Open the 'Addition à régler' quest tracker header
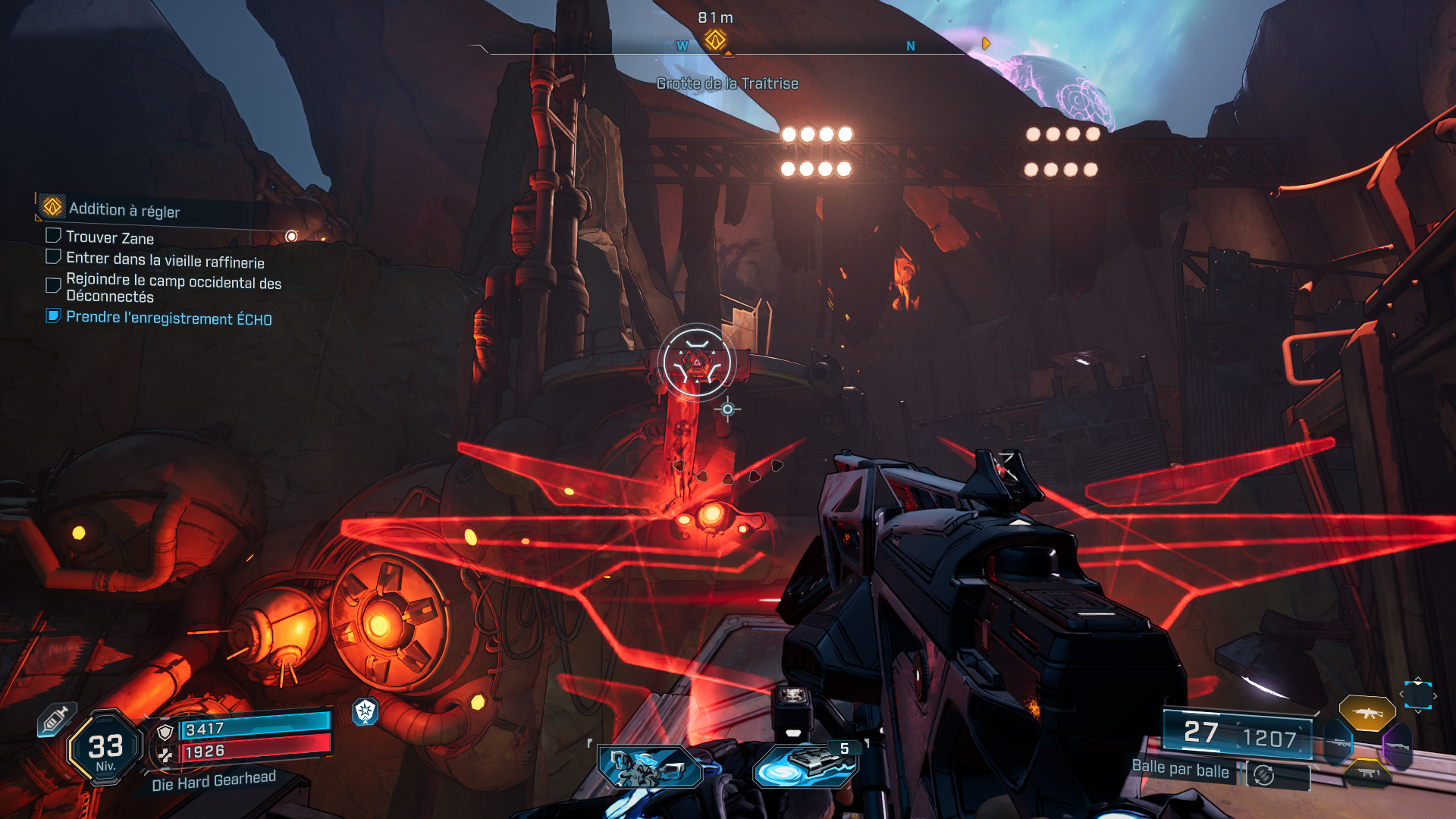Image resolution: width=1456 pixels, height=819 pixels. coord(125,209)
